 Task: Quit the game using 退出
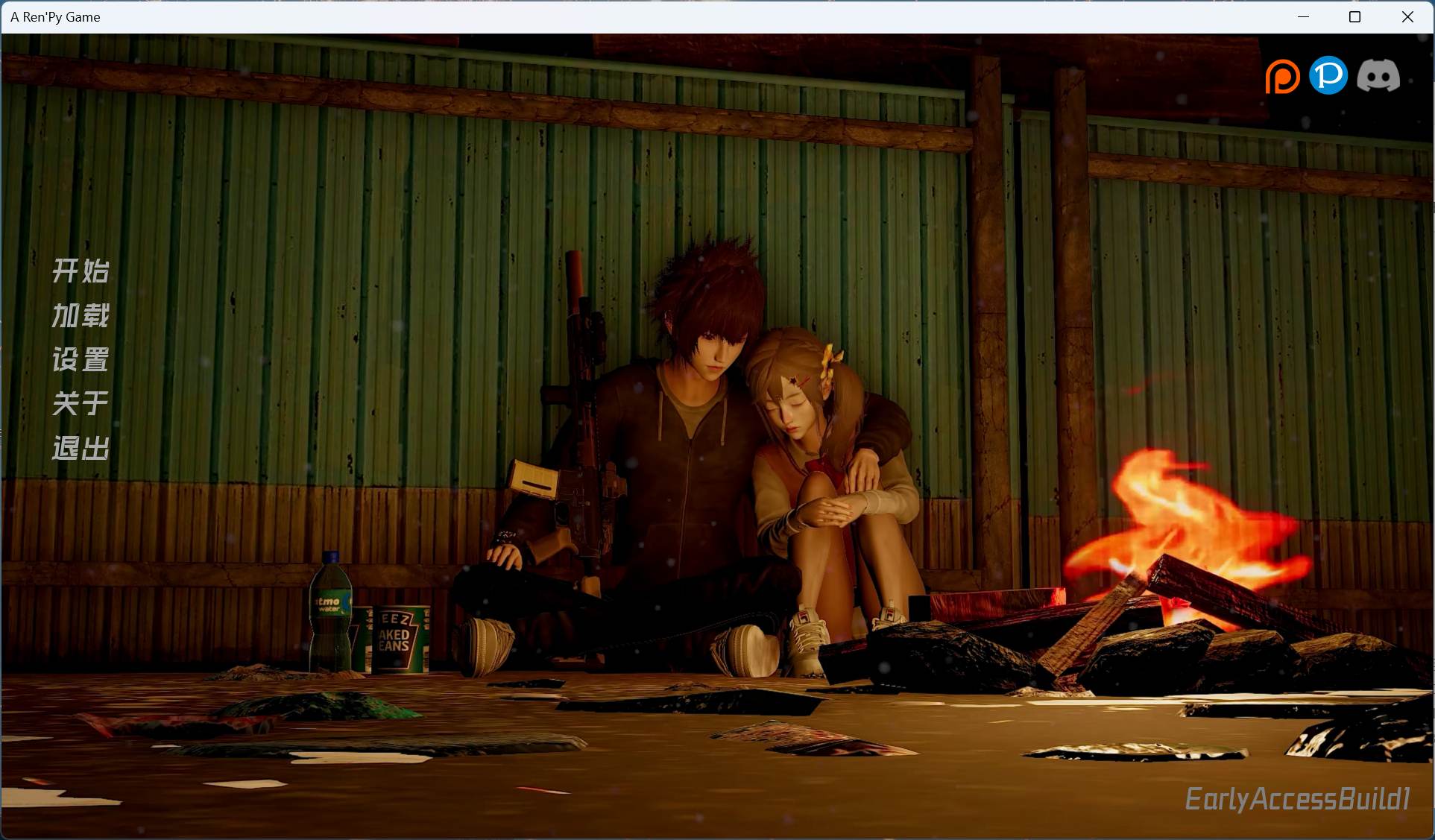click(x=80, y=449)
